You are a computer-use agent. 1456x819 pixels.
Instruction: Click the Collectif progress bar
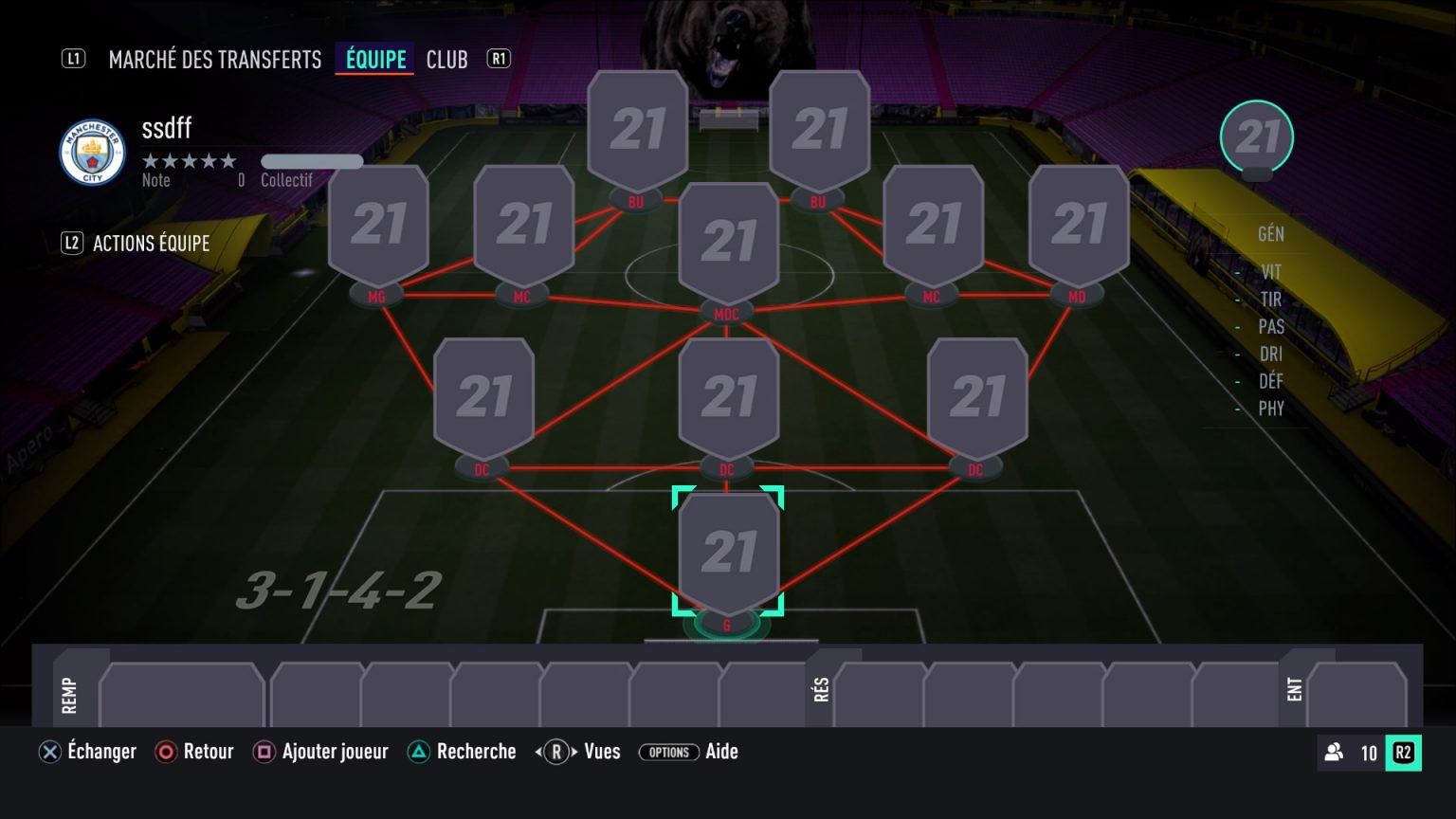coord(313,161)
